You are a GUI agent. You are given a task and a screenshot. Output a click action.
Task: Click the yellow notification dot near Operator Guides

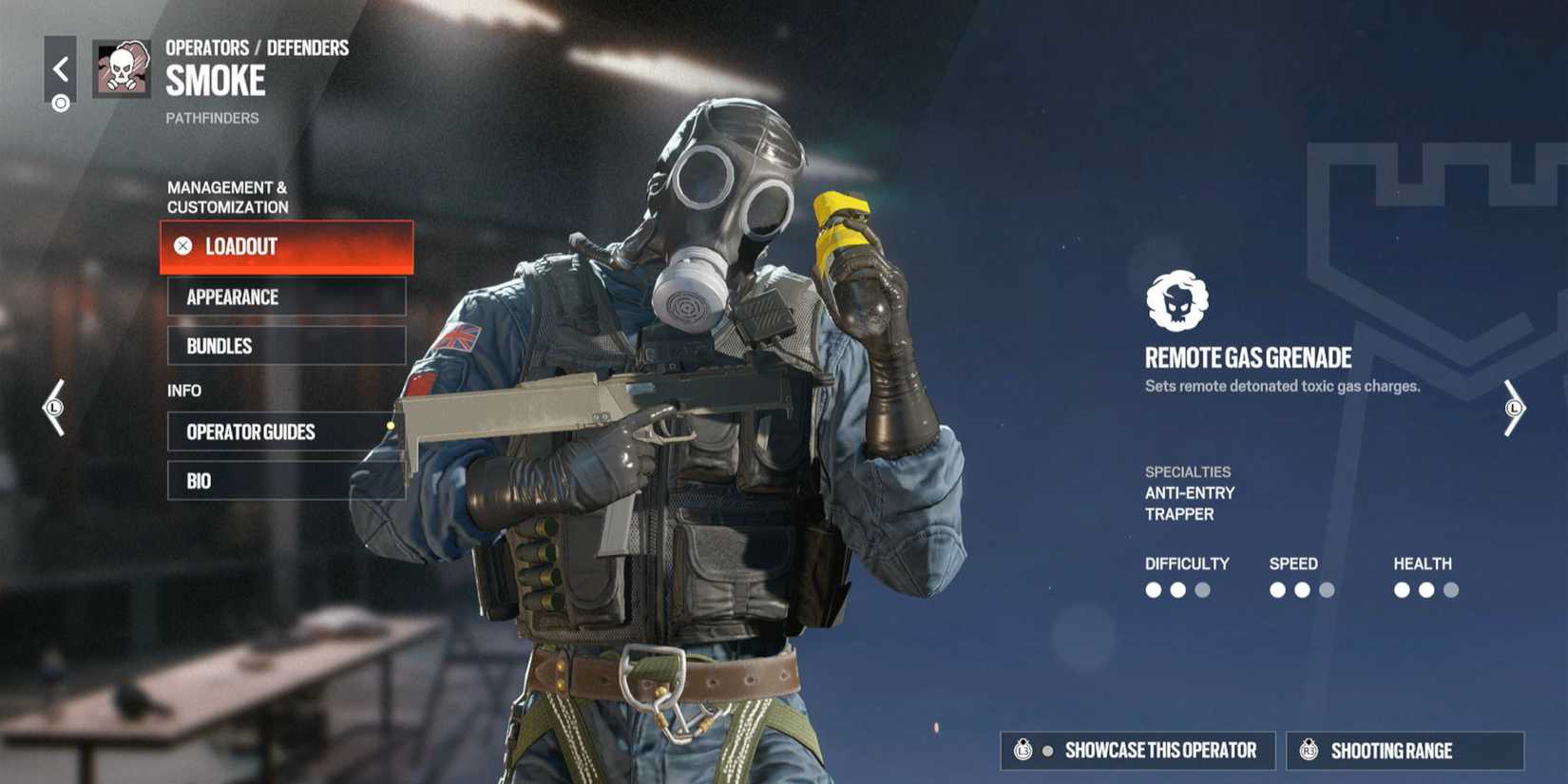click(391, 427)
